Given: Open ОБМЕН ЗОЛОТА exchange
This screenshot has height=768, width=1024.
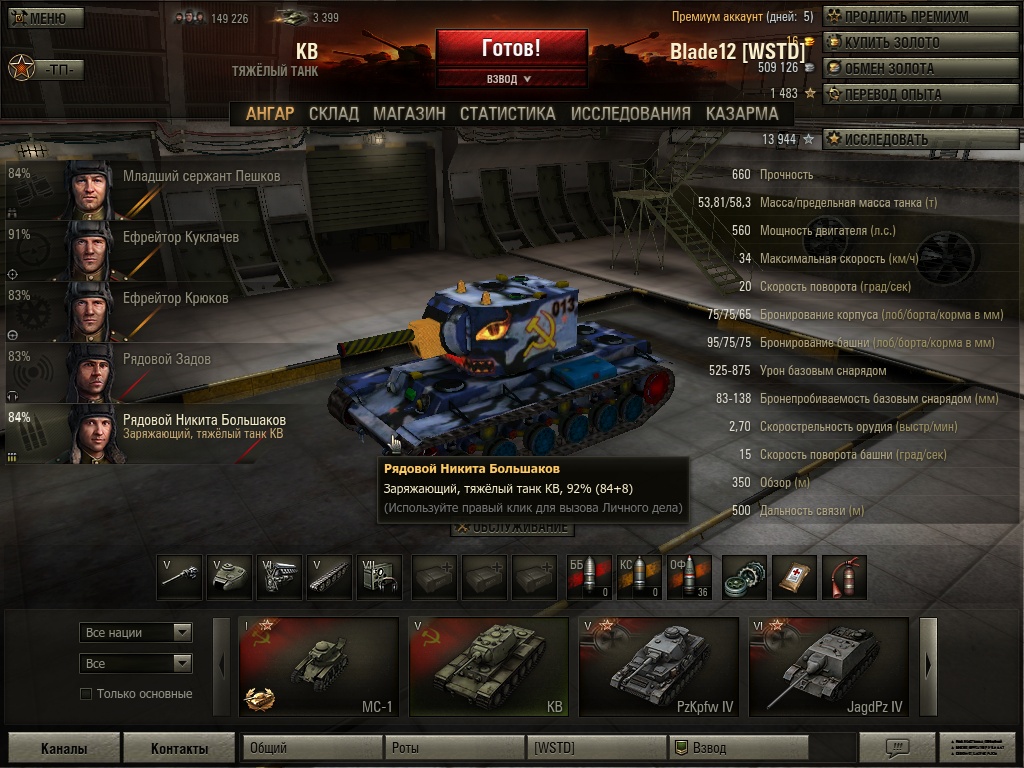Looking at the screenshot, I should pyautogui.click(x=920, y=69).
